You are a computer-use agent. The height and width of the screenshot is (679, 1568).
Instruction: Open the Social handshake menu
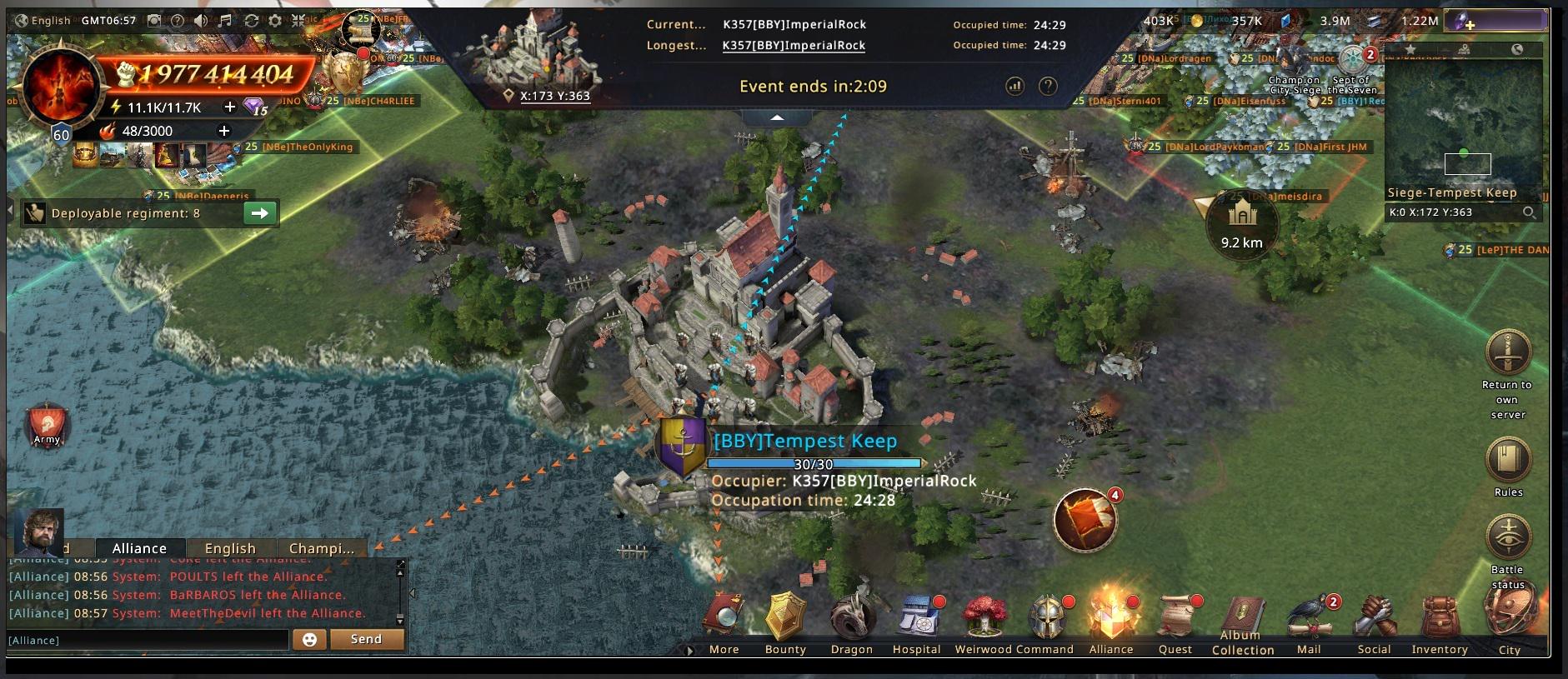point(1374,621)
